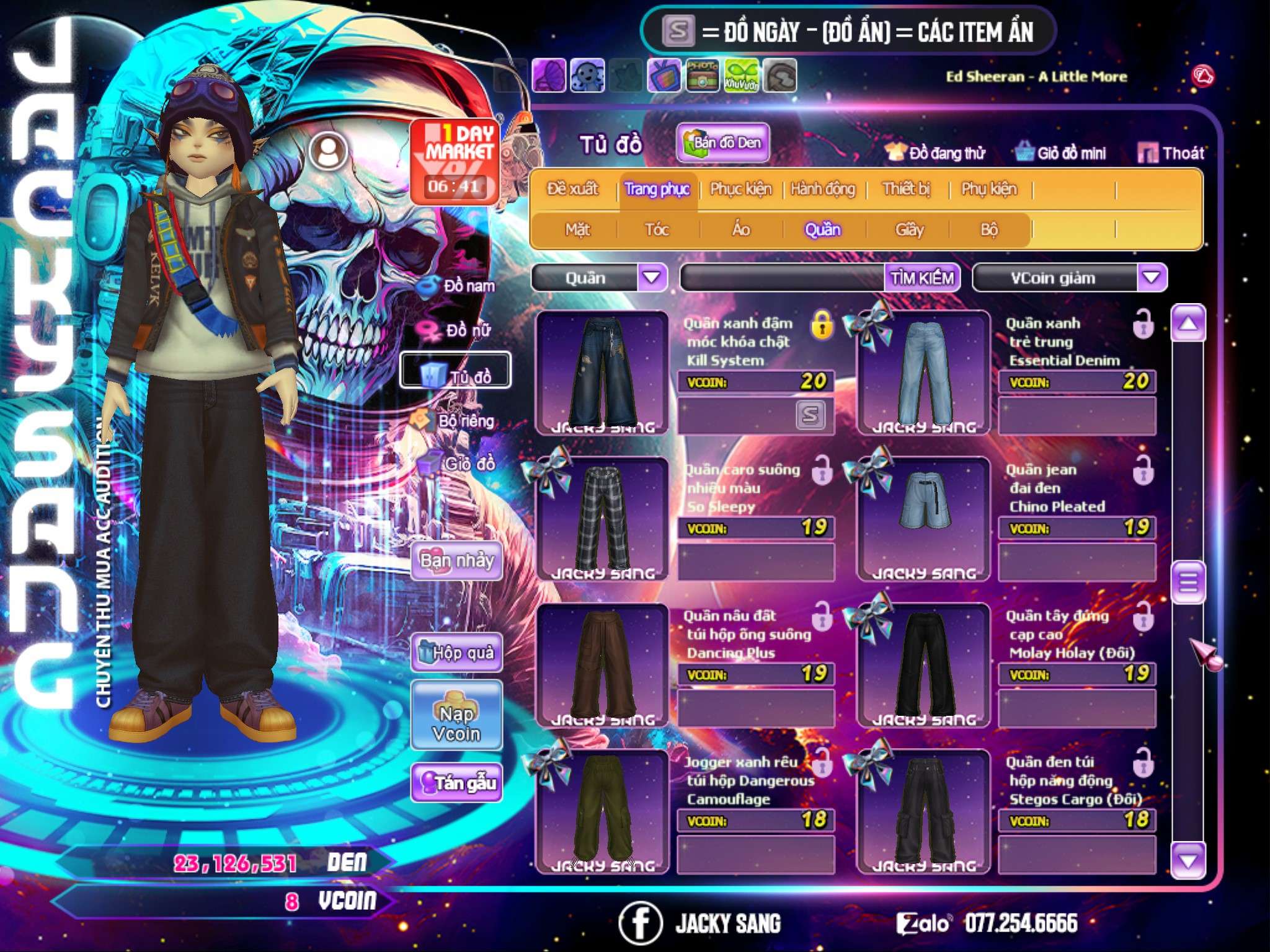
Task: Open the Đồ nam menu entry
Action: 459,286
